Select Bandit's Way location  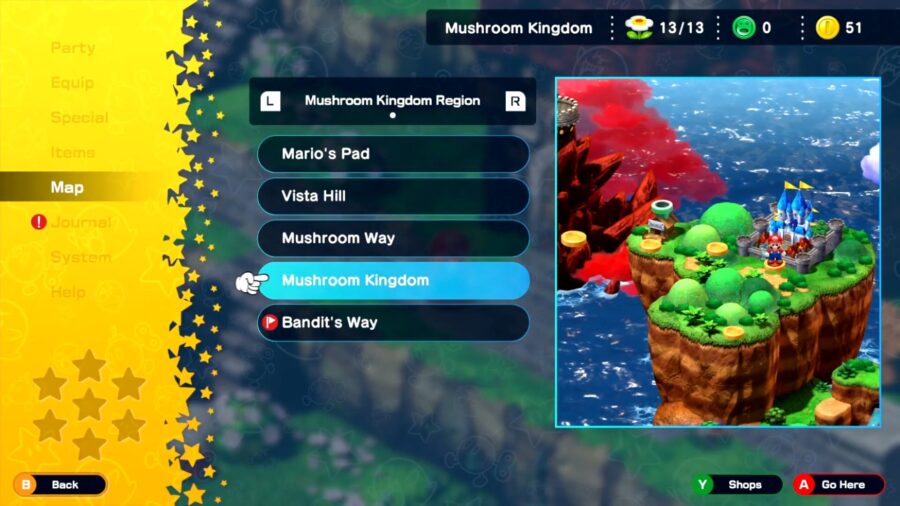[x=393, y=323]
